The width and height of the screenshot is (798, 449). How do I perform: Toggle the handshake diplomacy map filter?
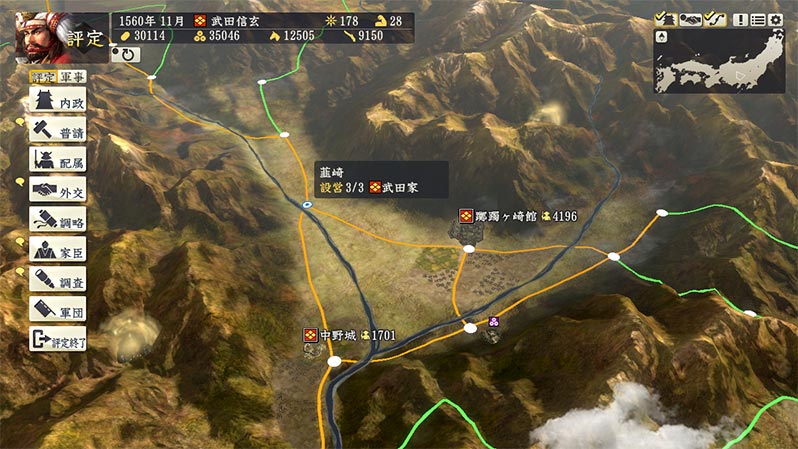coord(689,20)
